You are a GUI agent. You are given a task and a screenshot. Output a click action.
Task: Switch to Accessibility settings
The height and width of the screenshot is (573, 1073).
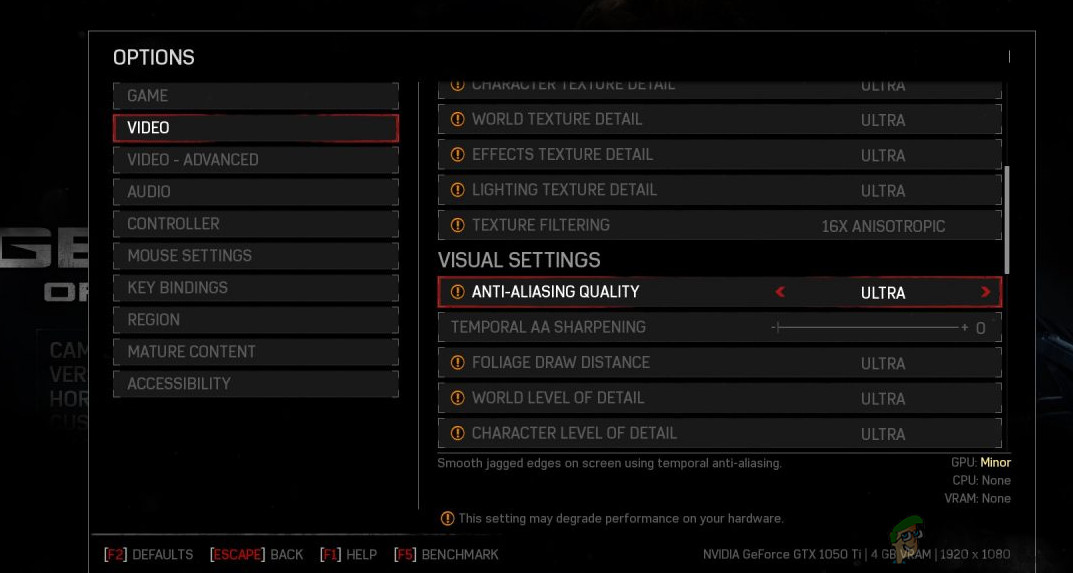click(x=255, y=384)
